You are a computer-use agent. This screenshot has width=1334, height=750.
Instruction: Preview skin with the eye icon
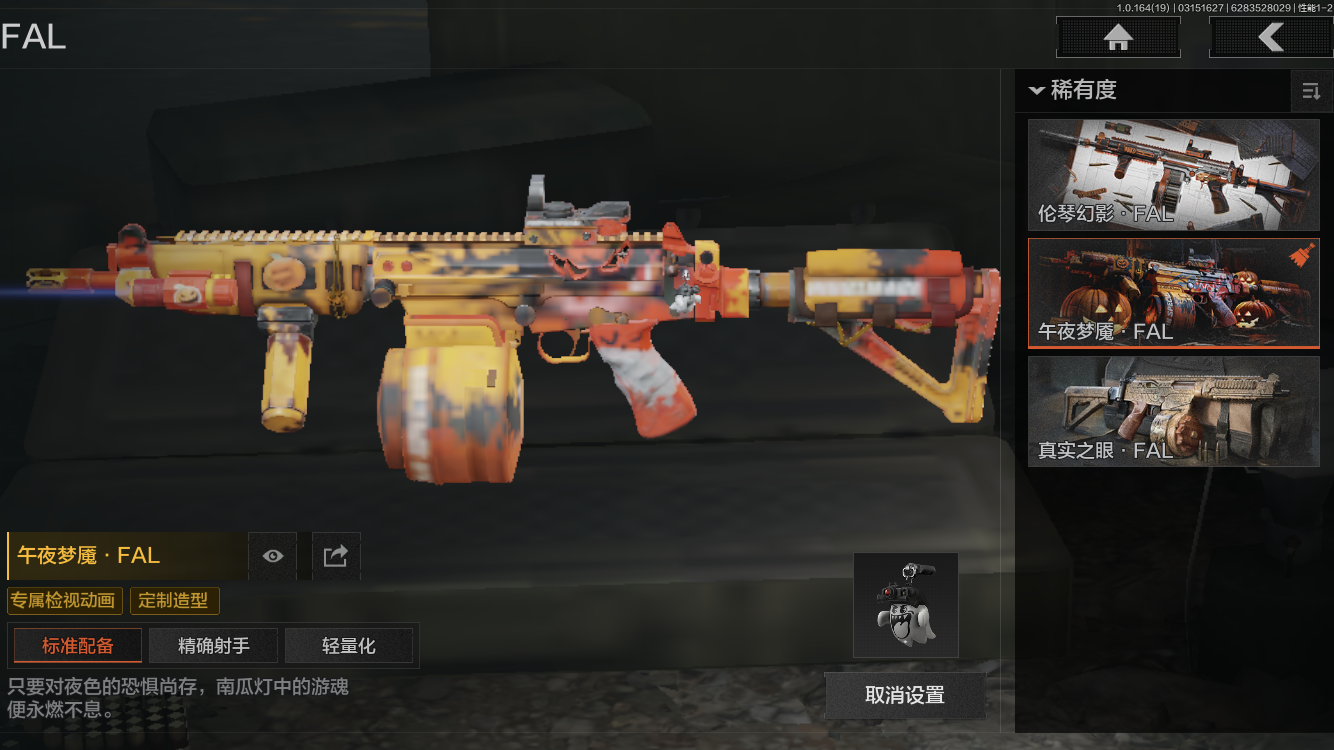273,556
